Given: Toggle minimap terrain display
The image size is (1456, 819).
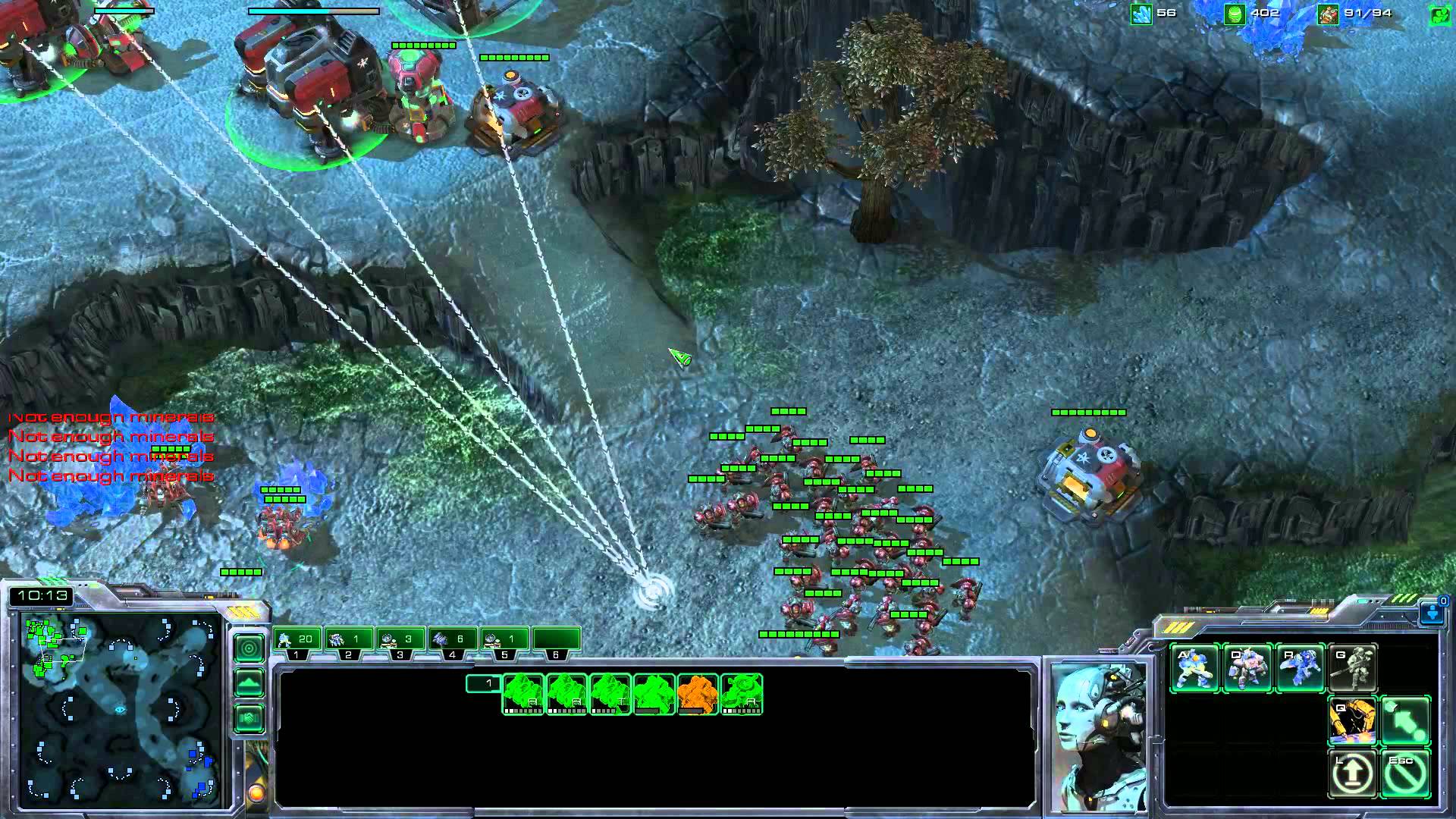Looking at the screenshot, I should tap(249, 683).
